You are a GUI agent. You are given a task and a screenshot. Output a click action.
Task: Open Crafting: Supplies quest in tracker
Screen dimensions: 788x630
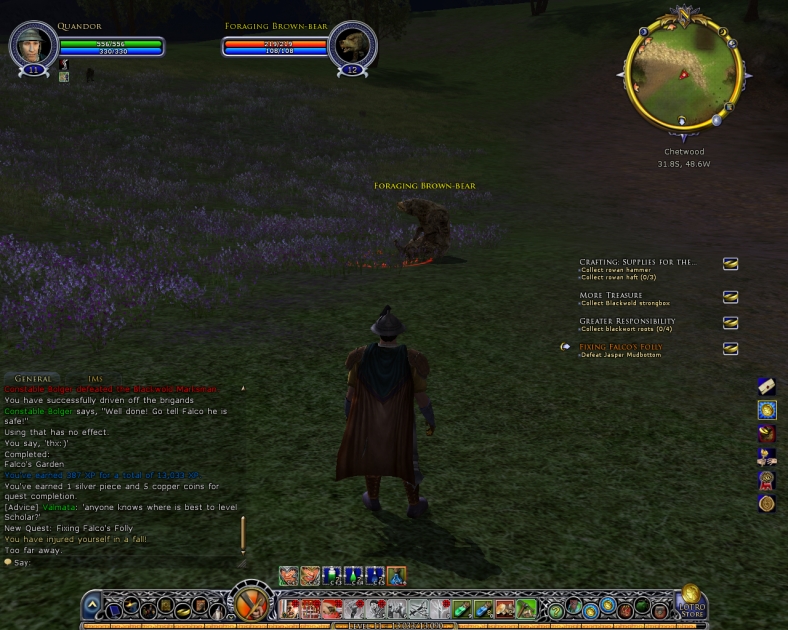click(x=637, y=262)
